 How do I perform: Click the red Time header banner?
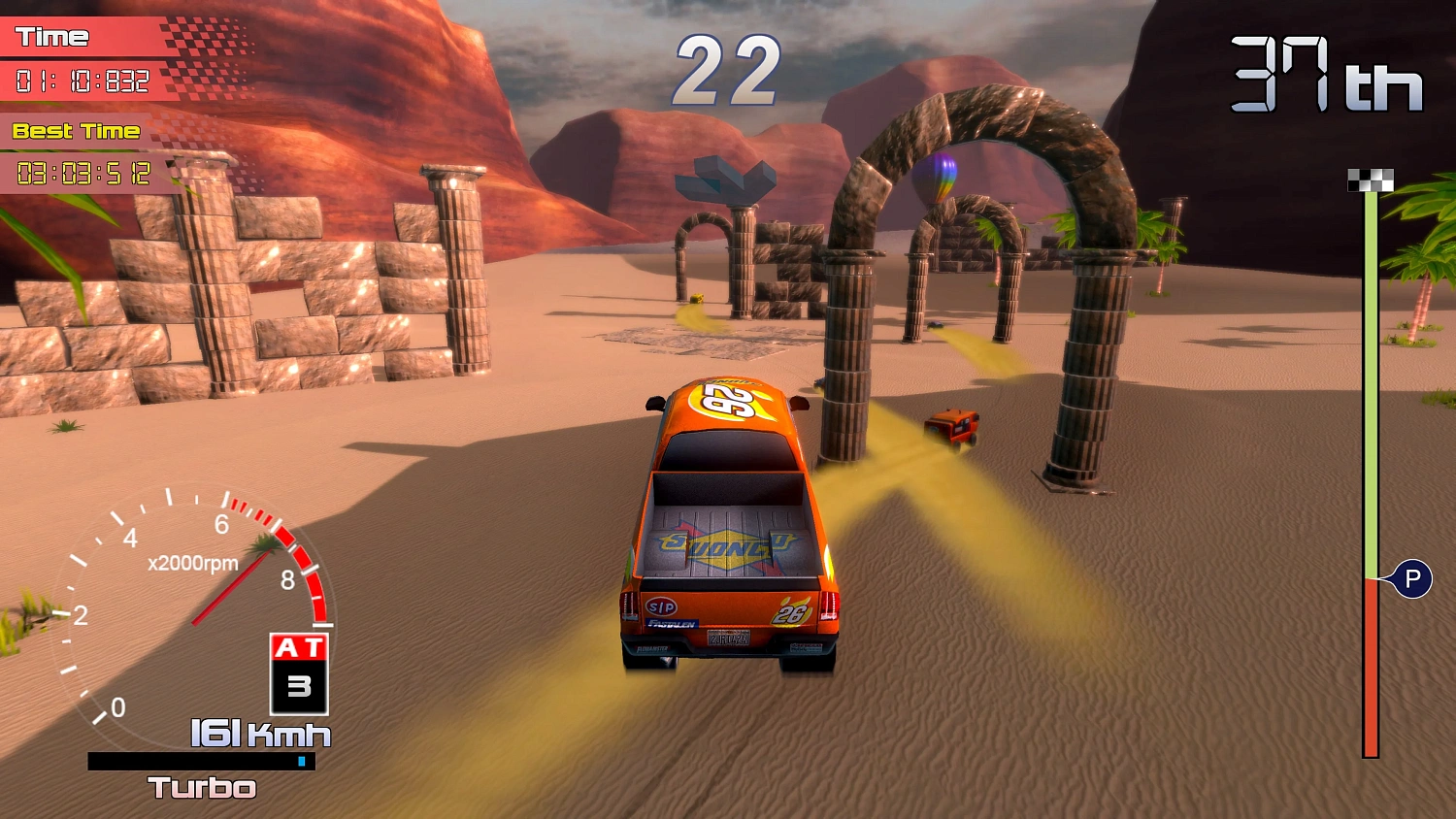[x=53, y=37]
